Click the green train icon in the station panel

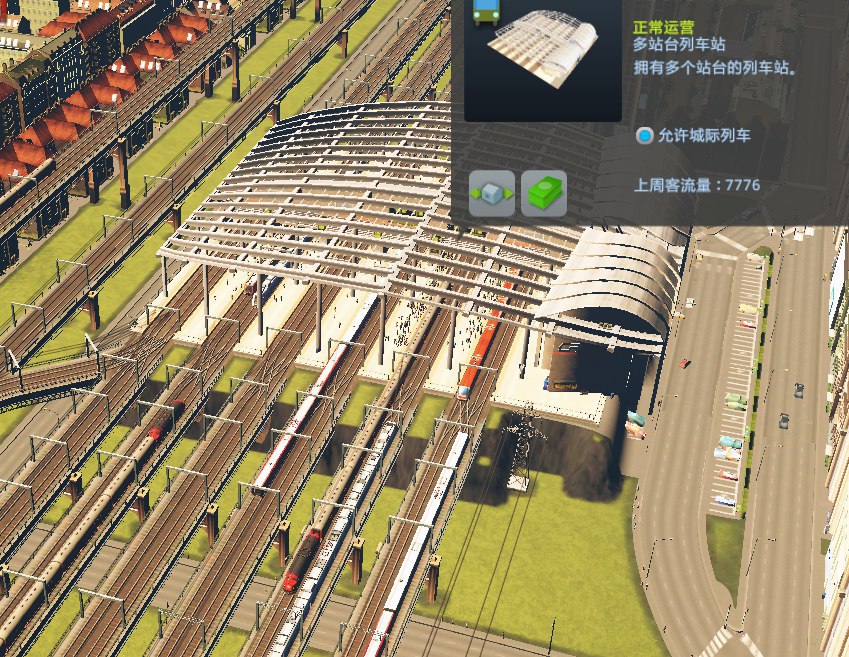coord(486,11)
